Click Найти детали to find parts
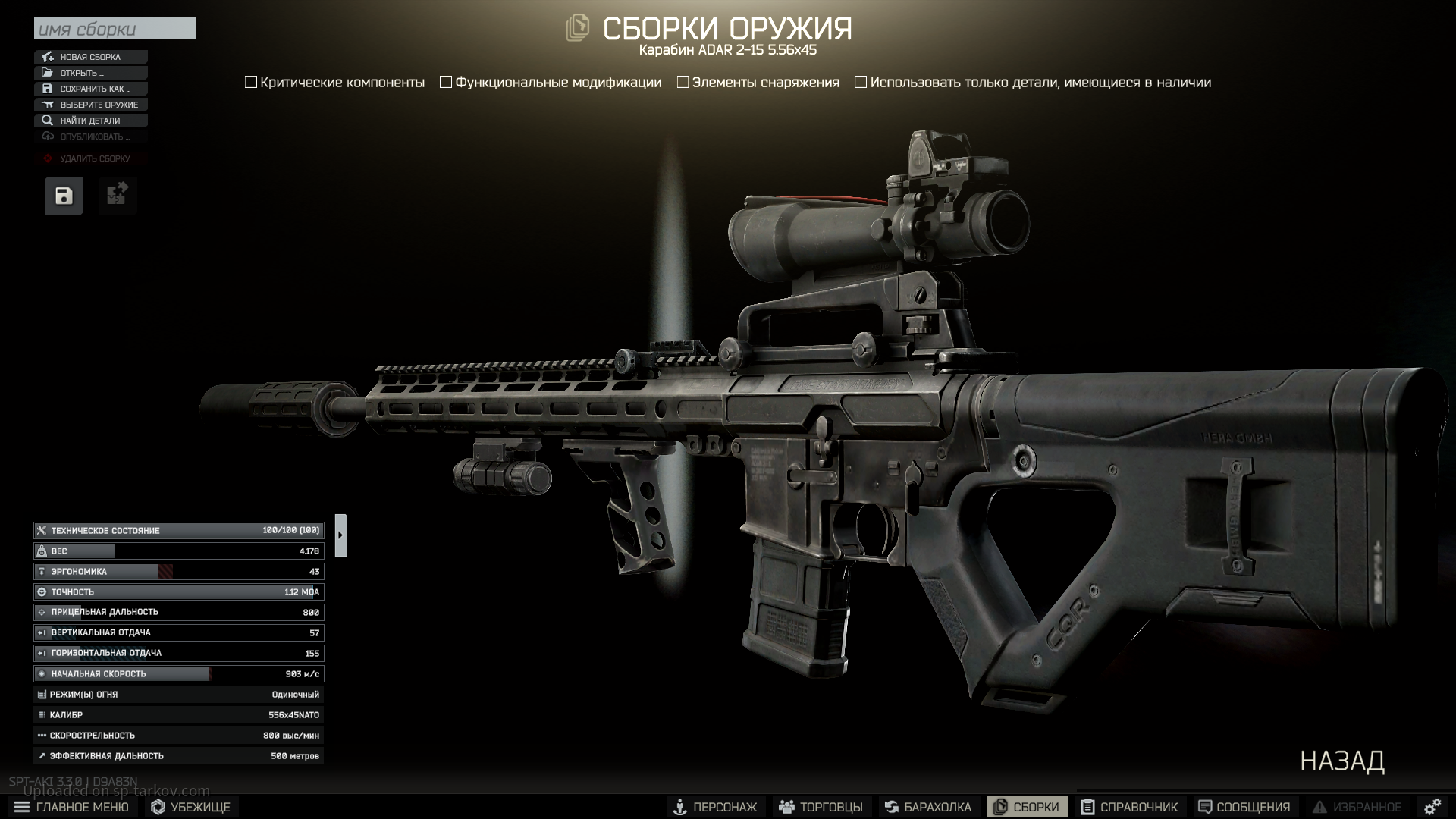 [x=91, y=121]
